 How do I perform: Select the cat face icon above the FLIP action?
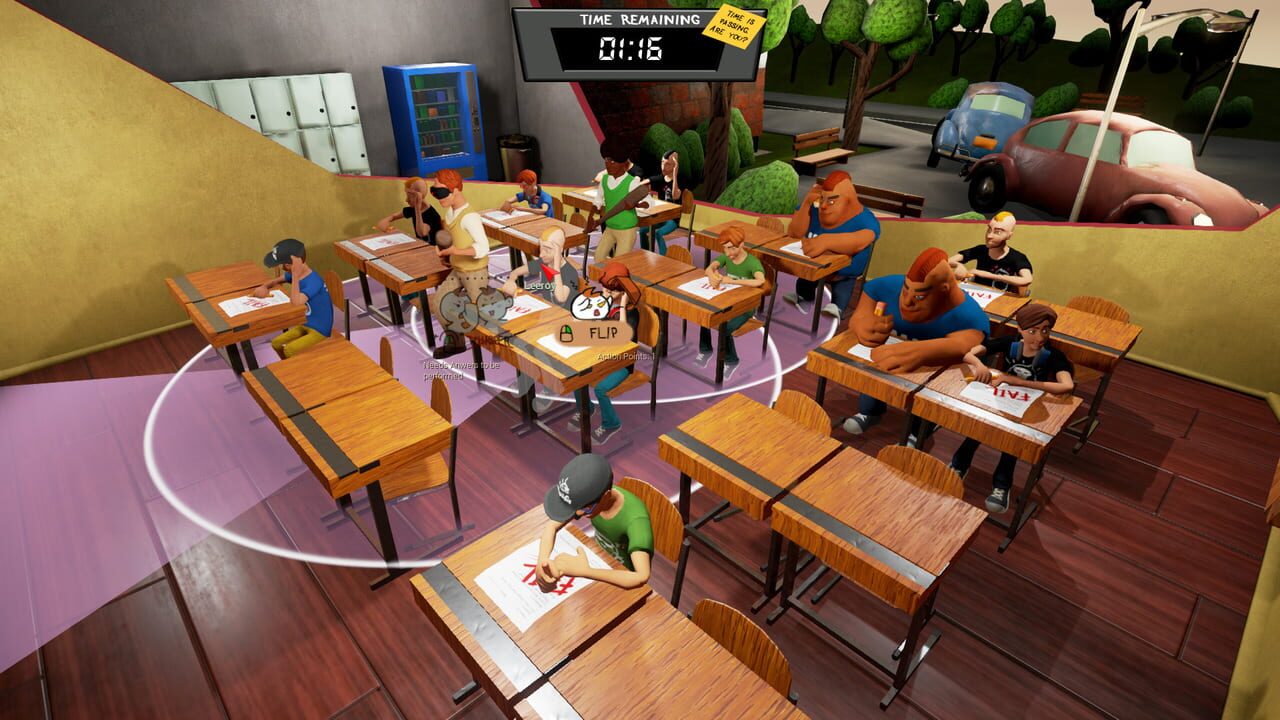(x=591, y=305)
